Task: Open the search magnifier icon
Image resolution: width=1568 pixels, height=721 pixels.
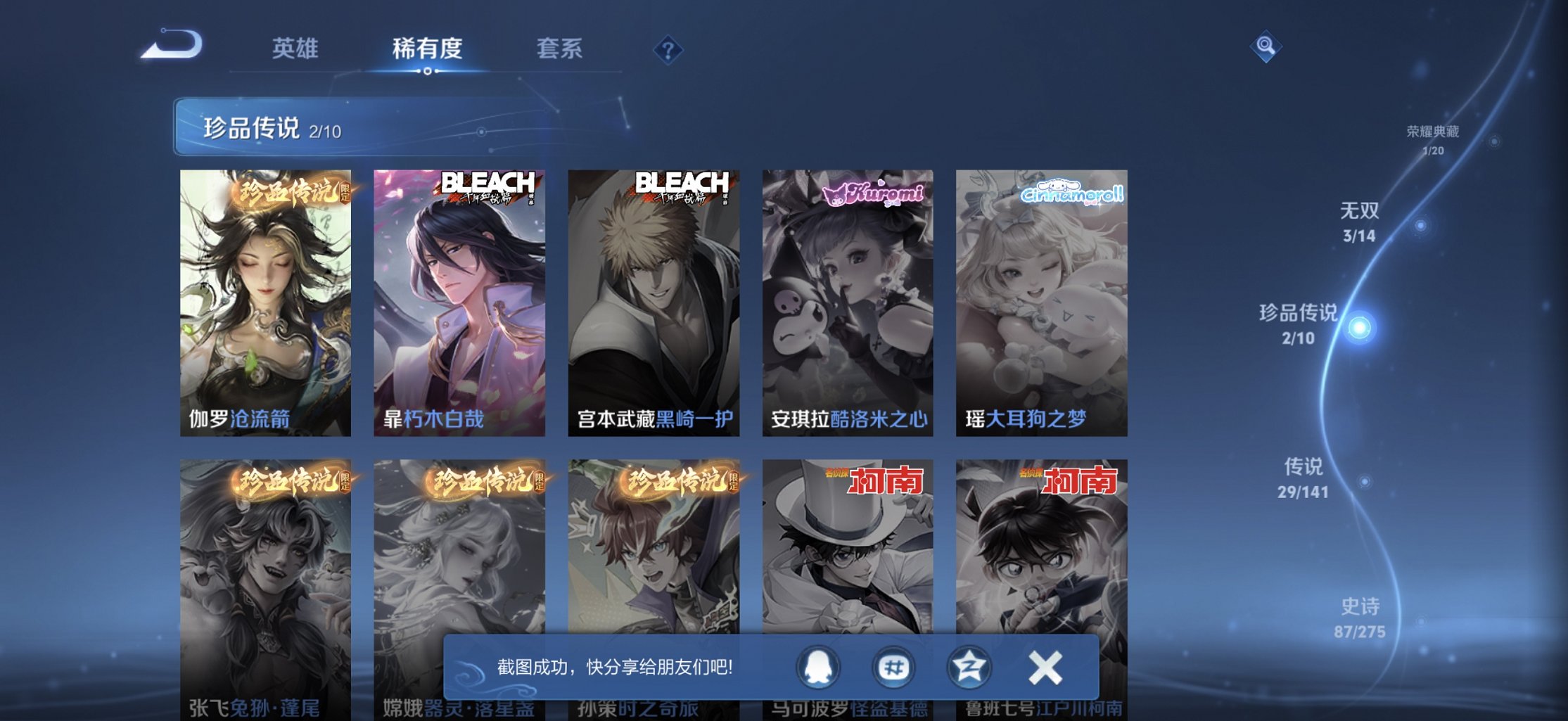Action: (1266, 47)
